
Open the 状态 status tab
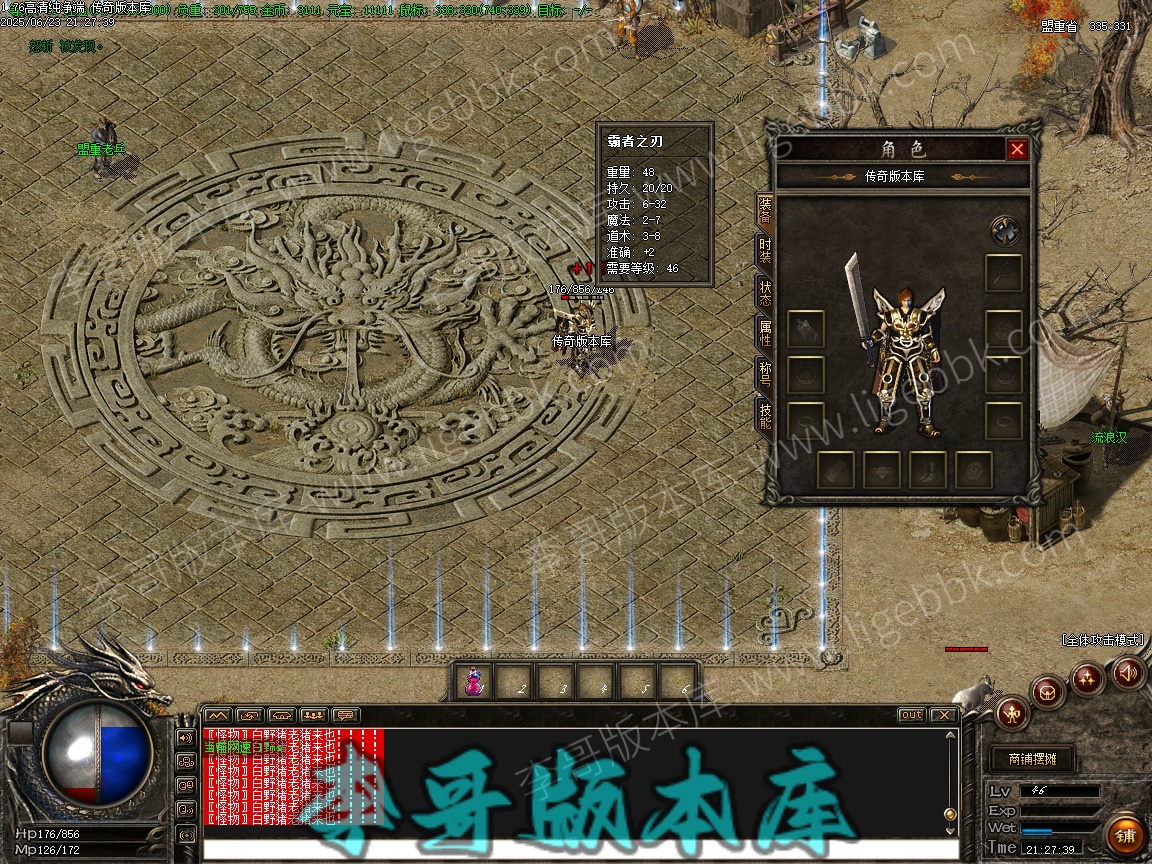tap(765, 293)
